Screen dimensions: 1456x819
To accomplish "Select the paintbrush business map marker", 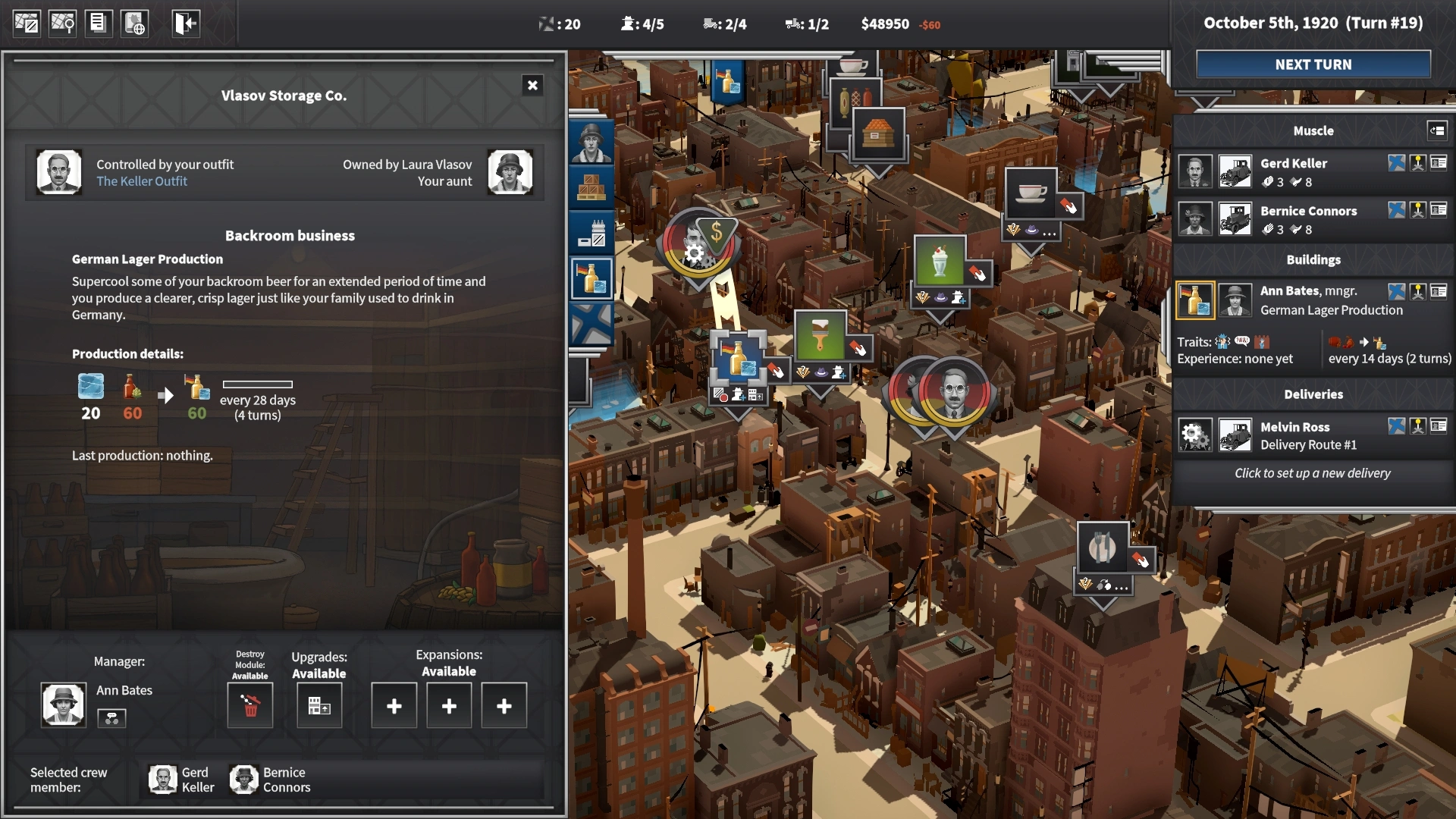I will [x=820, y=334].
